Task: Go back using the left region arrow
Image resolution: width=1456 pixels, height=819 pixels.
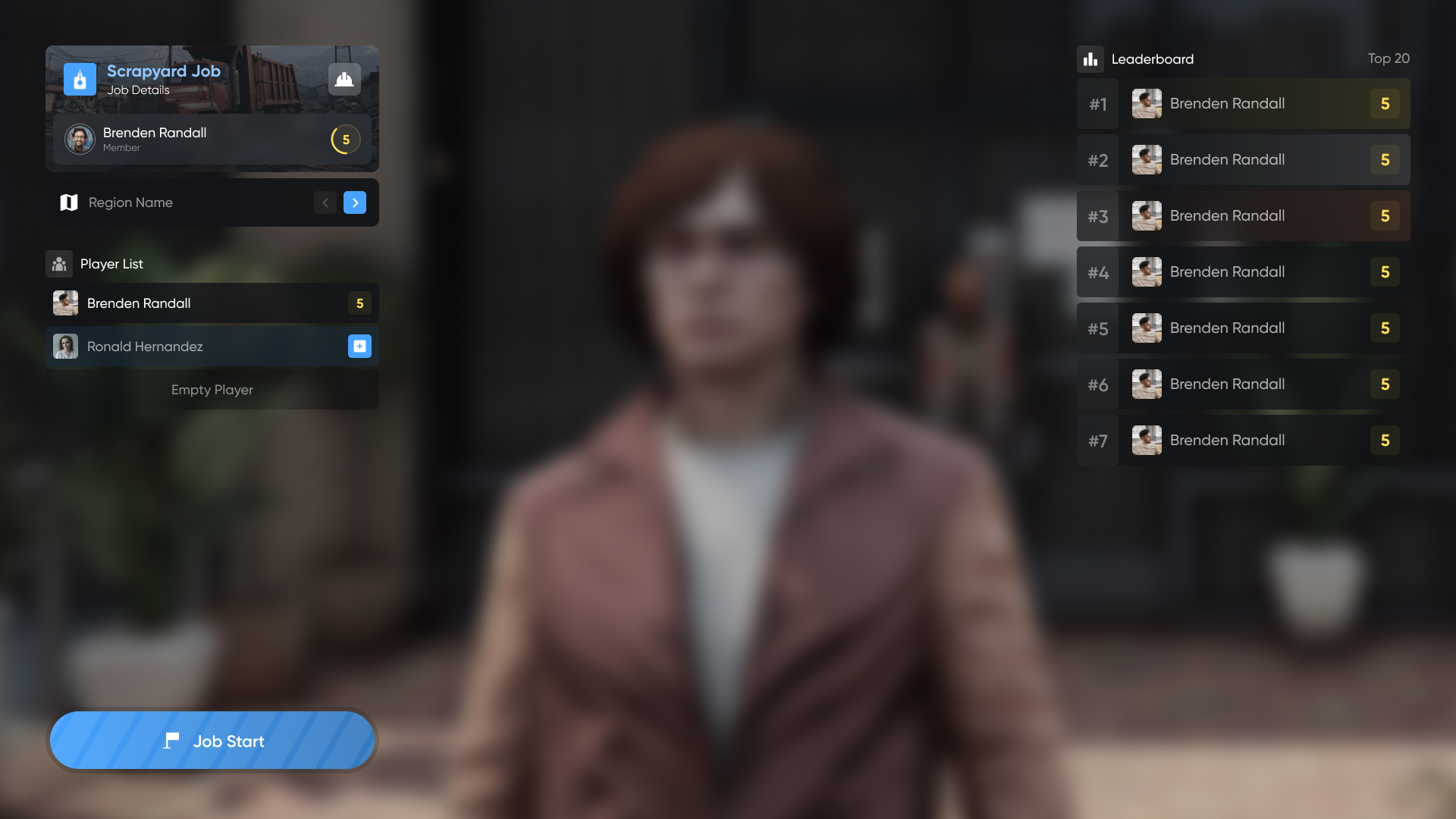Action: click(x=325, y=202)
